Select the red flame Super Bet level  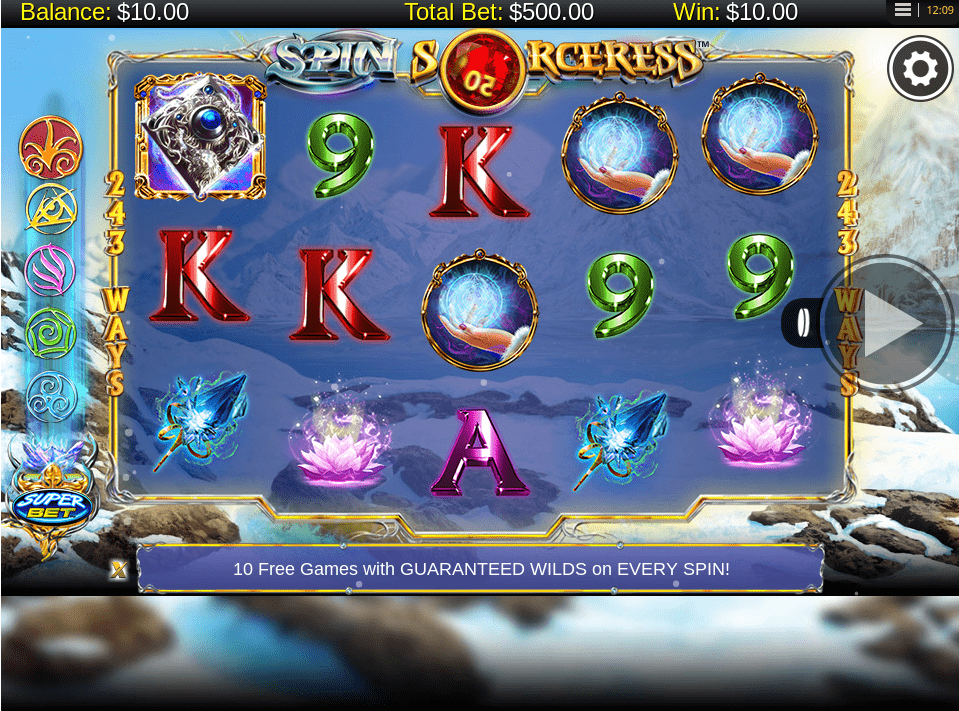tap(51, 148)
